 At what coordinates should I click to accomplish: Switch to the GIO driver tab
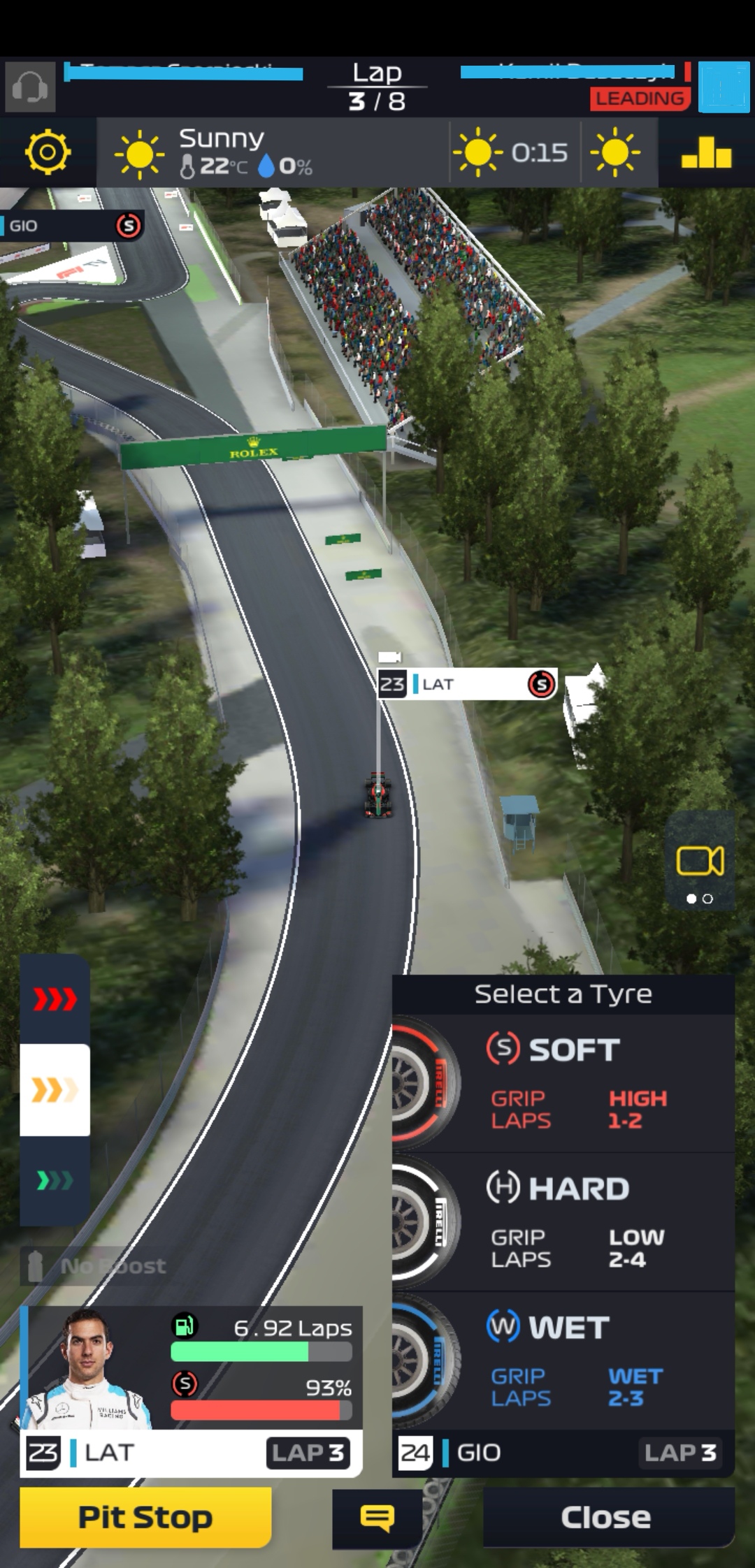pyautogui.click(x=563, y=1453)
